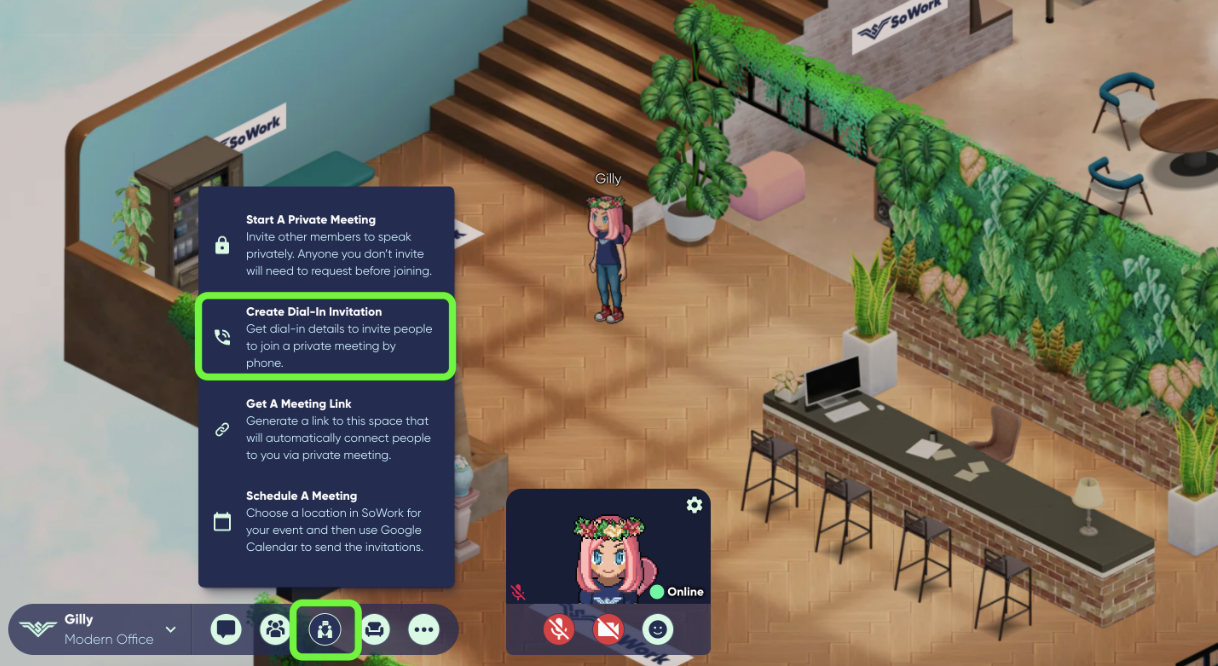Open the sofa icon in toolbar
The height and width of the screenshot is (666, 1218).
pyautogui.click(x=375, y=629)
